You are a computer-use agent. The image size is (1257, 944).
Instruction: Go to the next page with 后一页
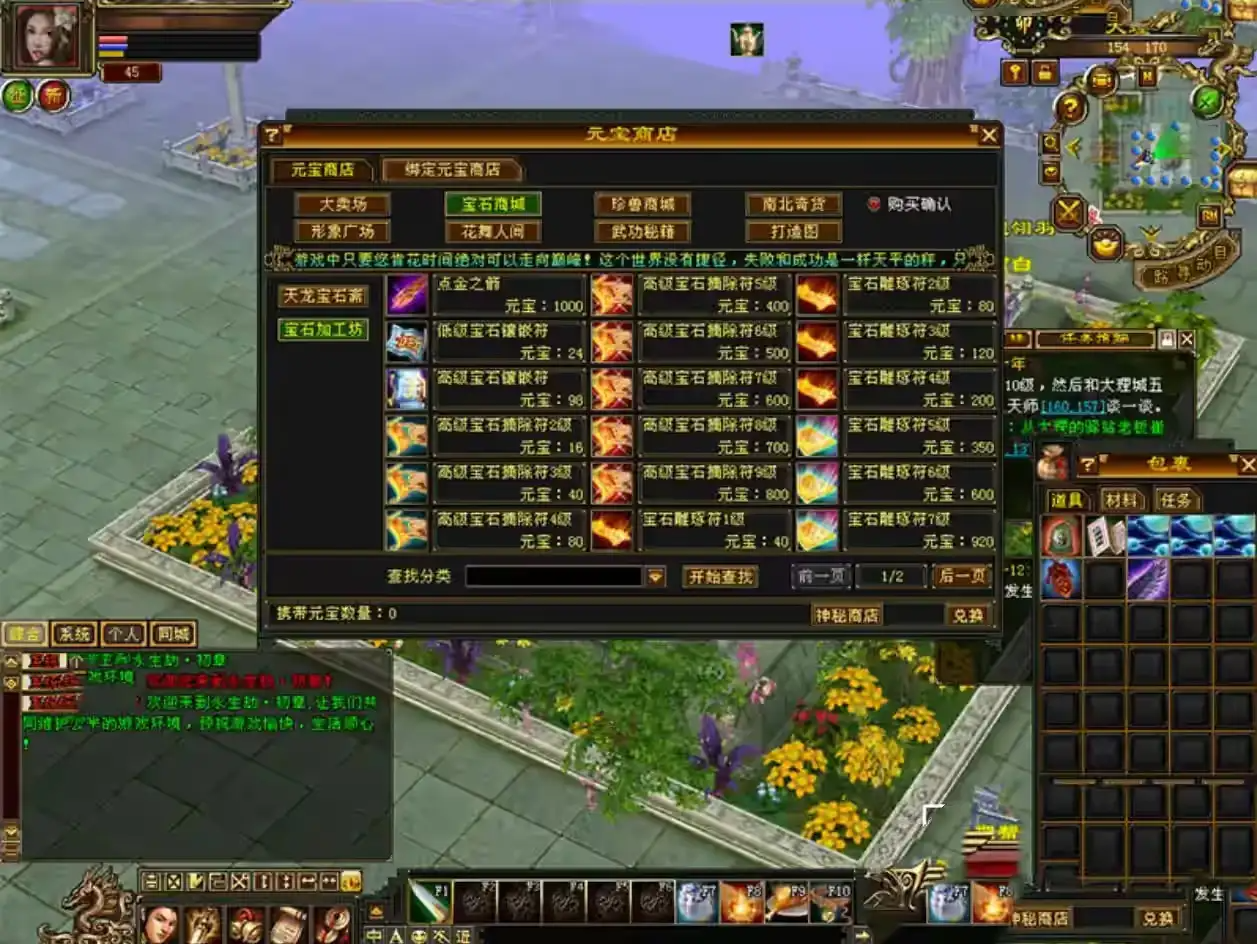[x=961, y=576]
